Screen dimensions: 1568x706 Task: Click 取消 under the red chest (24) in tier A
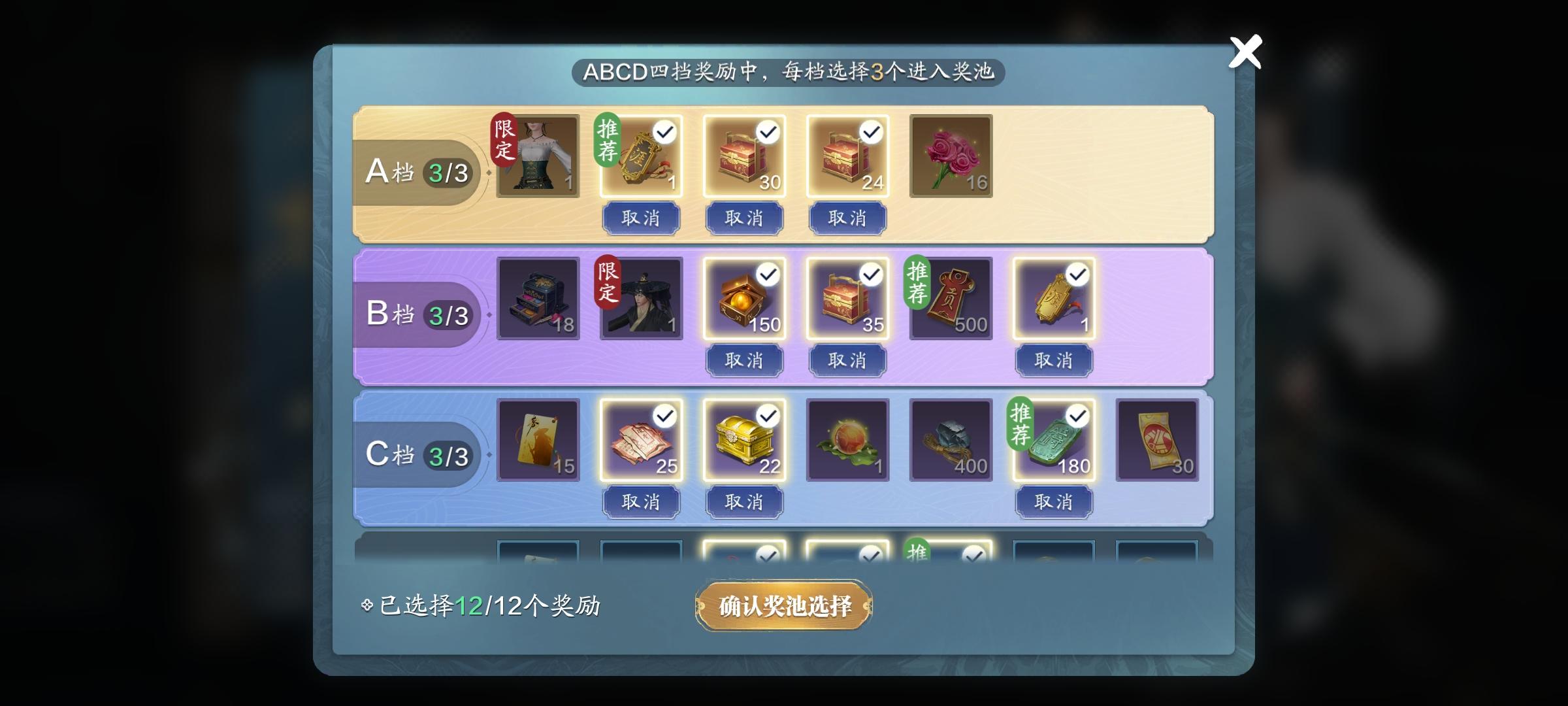847,218
